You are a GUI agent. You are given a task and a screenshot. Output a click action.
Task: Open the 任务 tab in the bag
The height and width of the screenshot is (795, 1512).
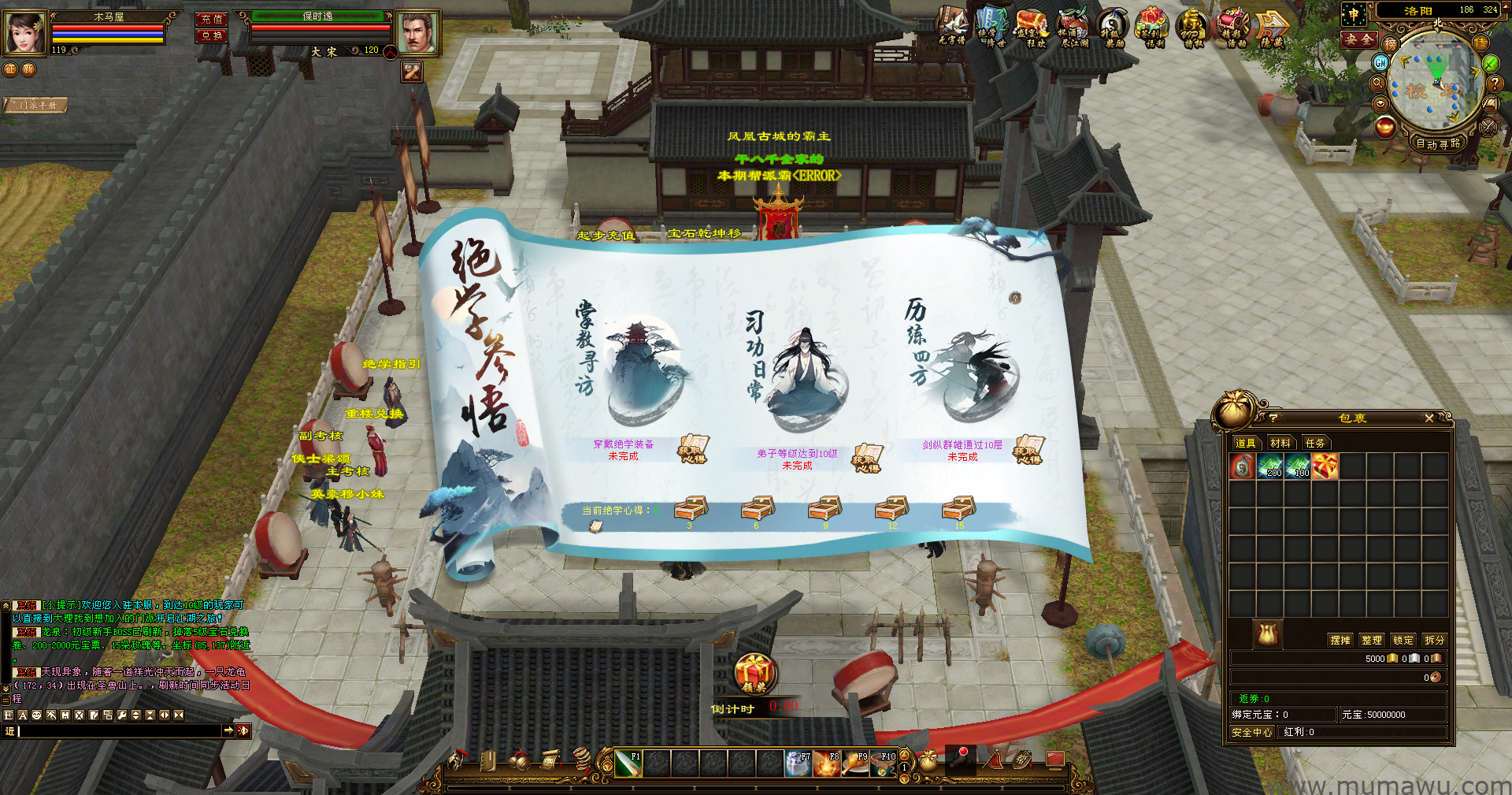point(1315,443)
